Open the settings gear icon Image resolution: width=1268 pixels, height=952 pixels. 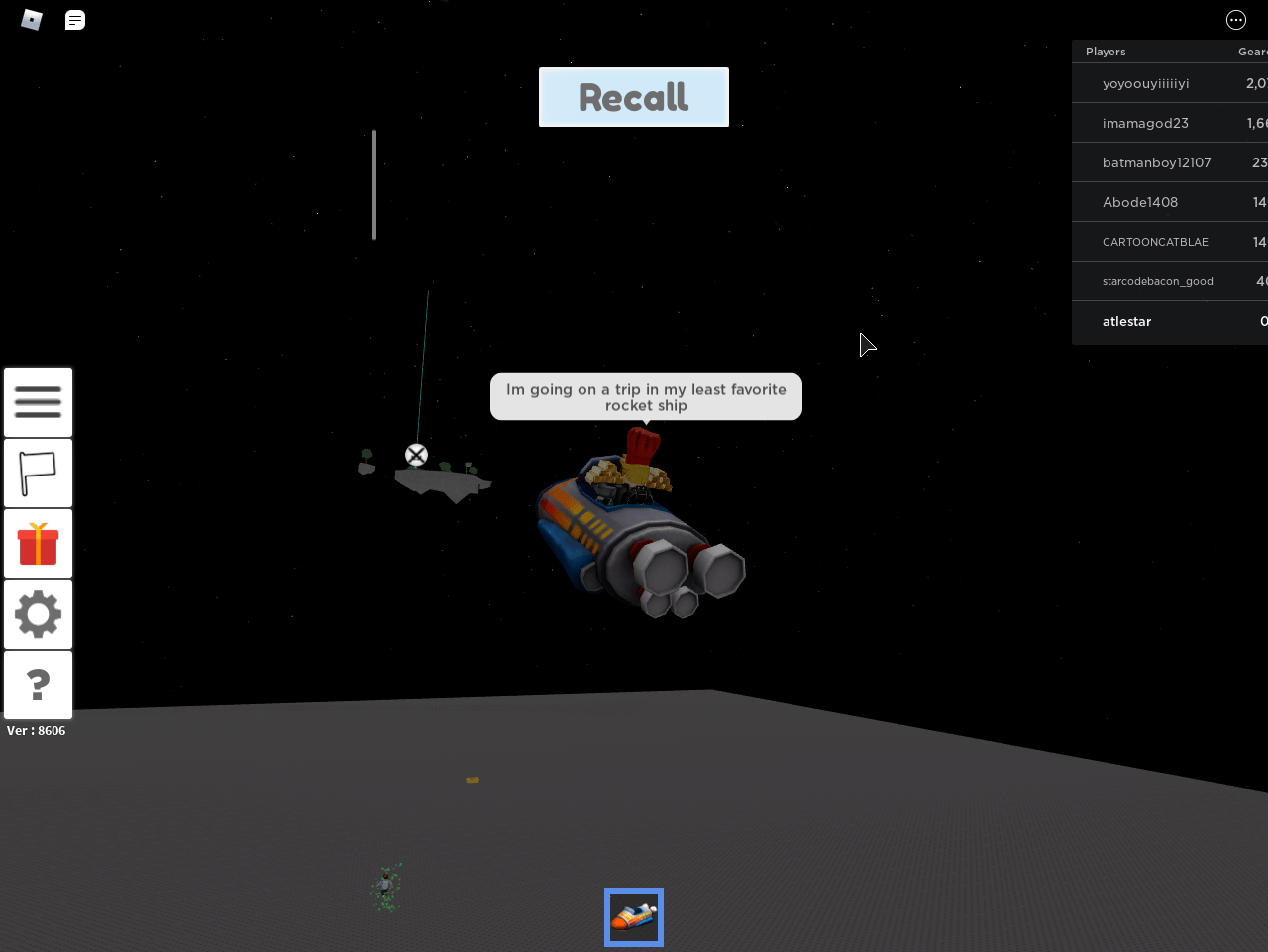point(38,613)
